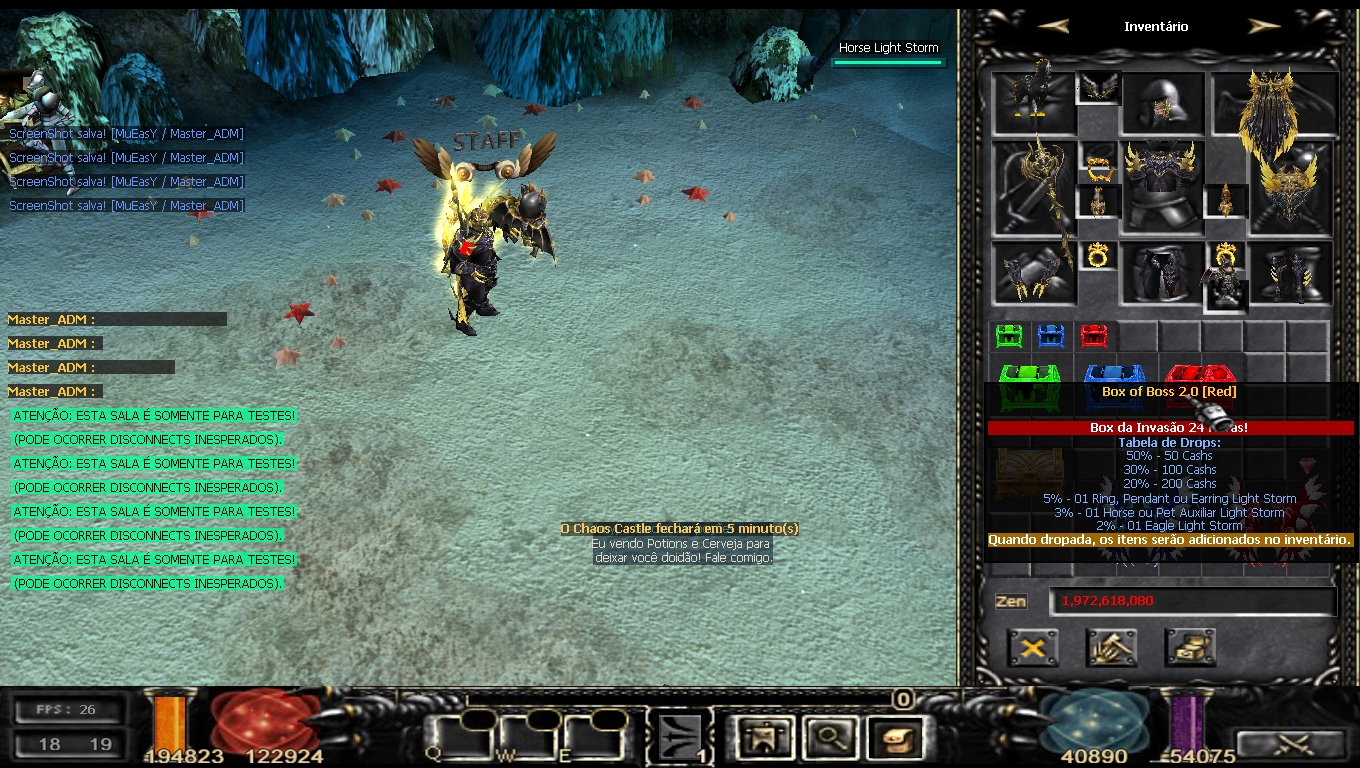Pick the small red box item

pyautogui.click(x=1094, y=335)
